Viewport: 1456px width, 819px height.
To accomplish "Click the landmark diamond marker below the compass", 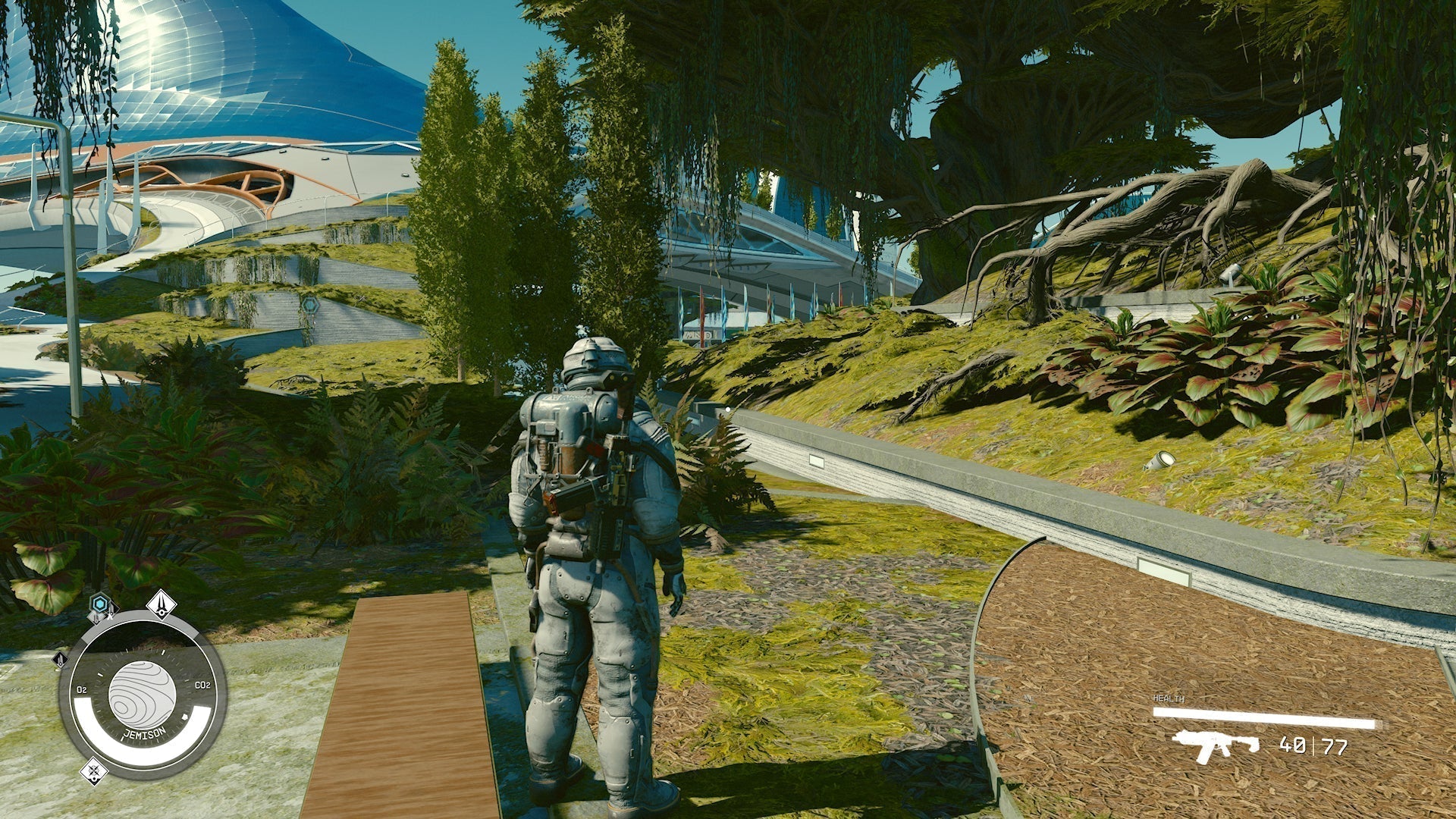I will pyautogui.click(x=94, y=772).
